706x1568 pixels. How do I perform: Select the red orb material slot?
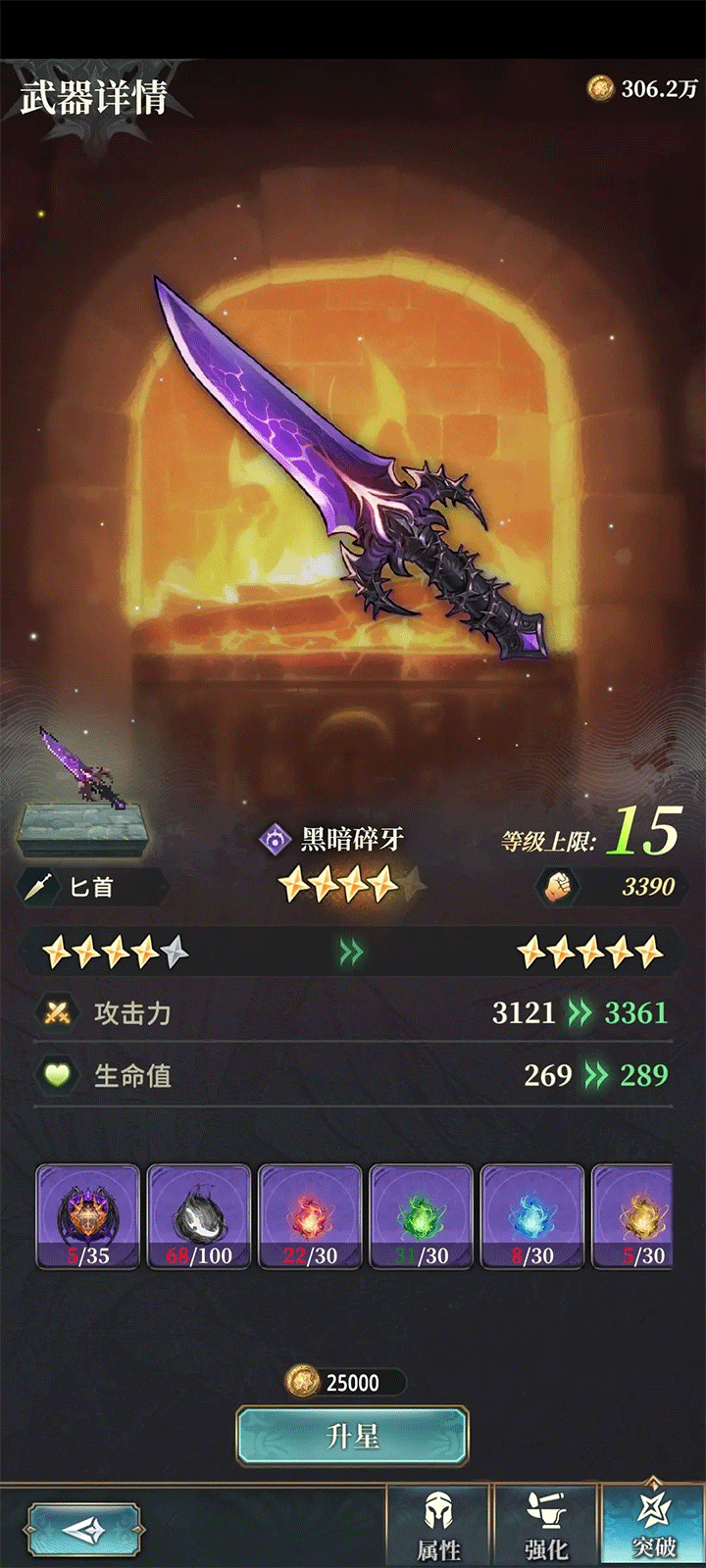click(310, 1217)
